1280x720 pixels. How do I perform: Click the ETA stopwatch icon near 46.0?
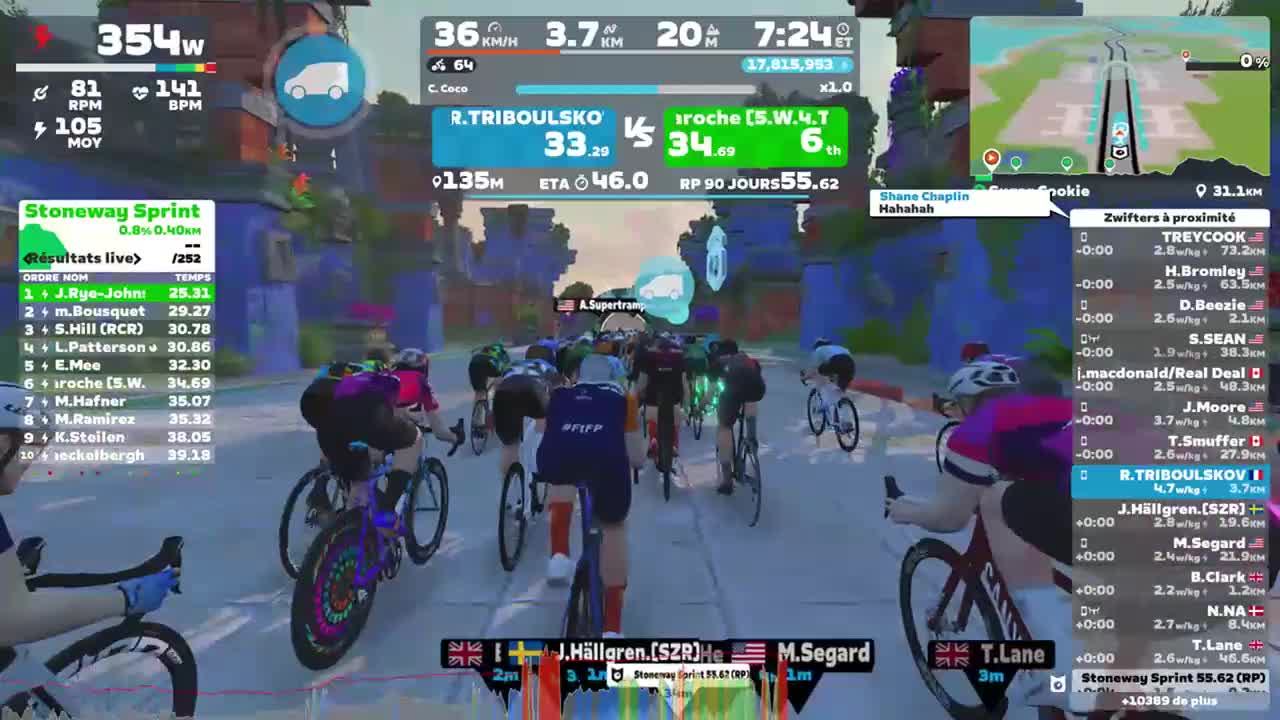(581, 182)
